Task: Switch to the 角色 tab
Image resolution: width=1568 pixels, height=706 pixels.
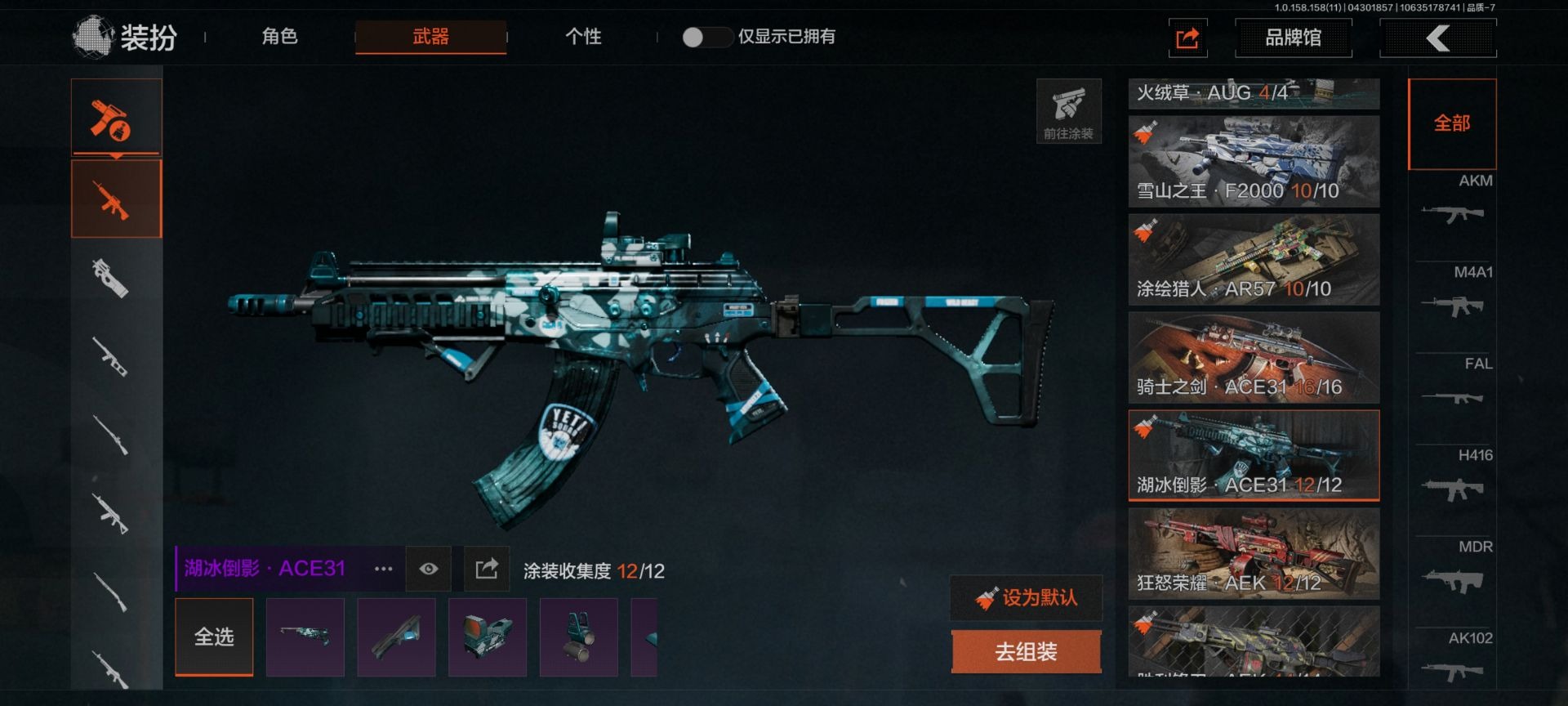Action: click(279, 37)
